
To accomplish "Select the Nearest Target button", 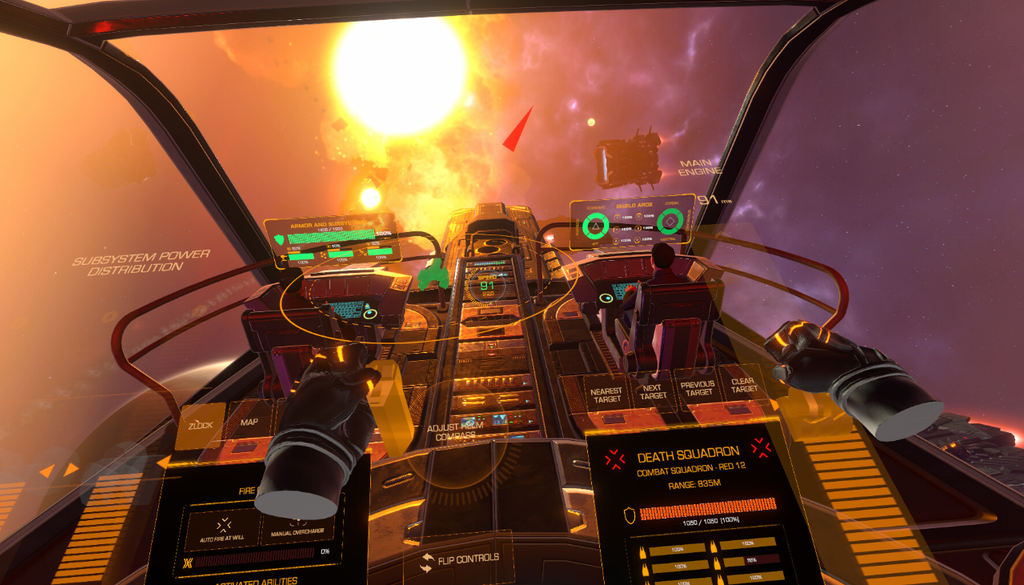I will tap(607, 393).
